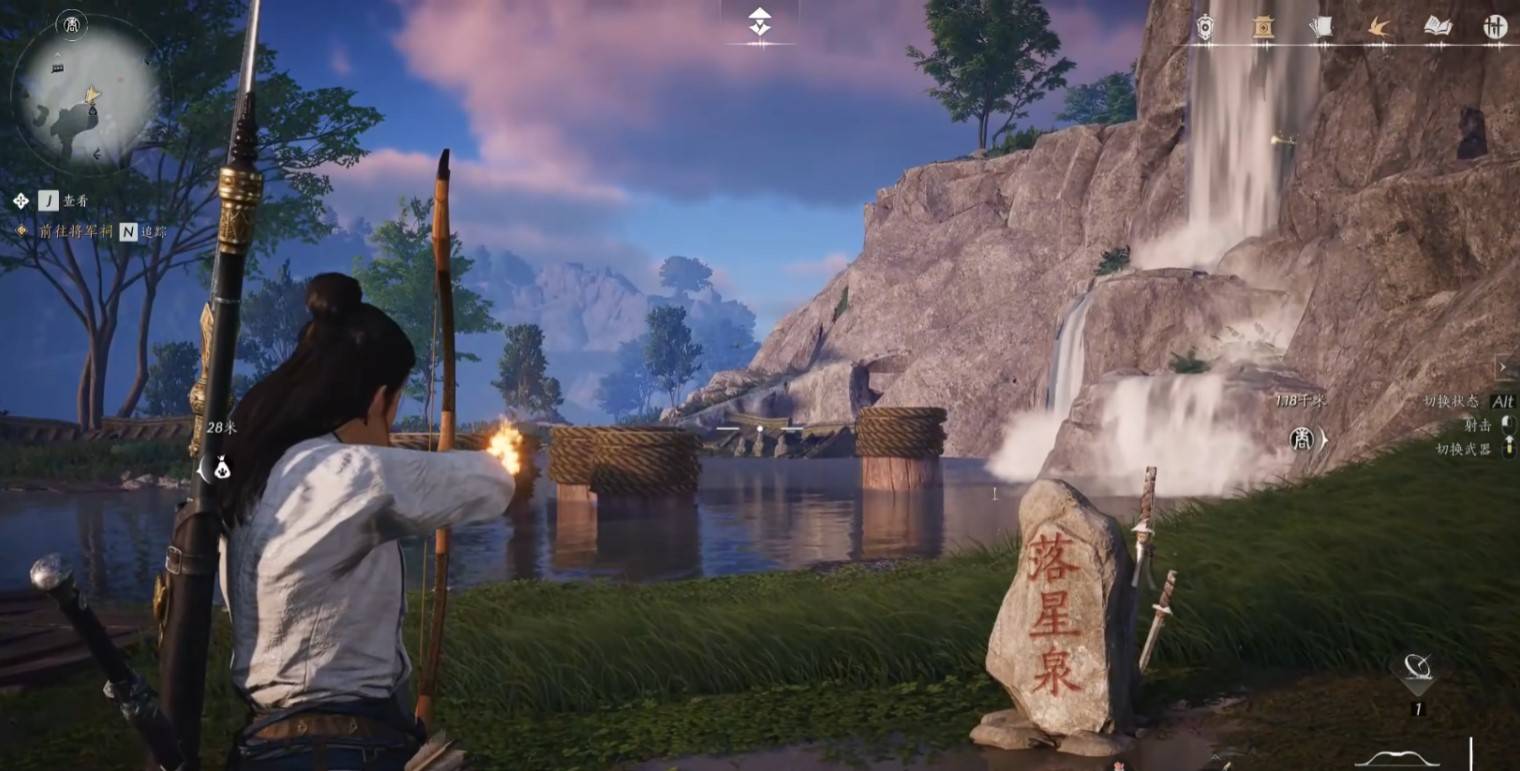Open the stacked cards icon menu

tap(1321, 27)
